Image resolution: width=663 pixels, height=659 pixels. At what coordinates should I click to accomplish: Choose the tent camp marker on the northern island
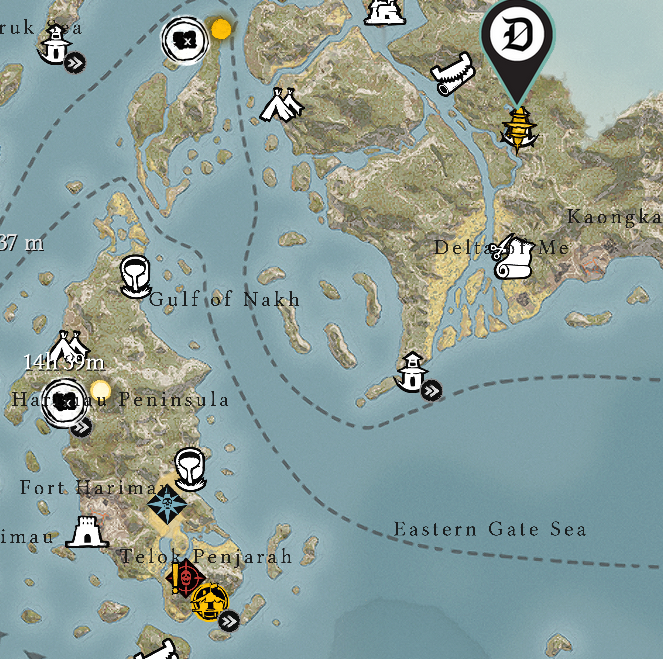pyautogui.click(x=281, y=104)
